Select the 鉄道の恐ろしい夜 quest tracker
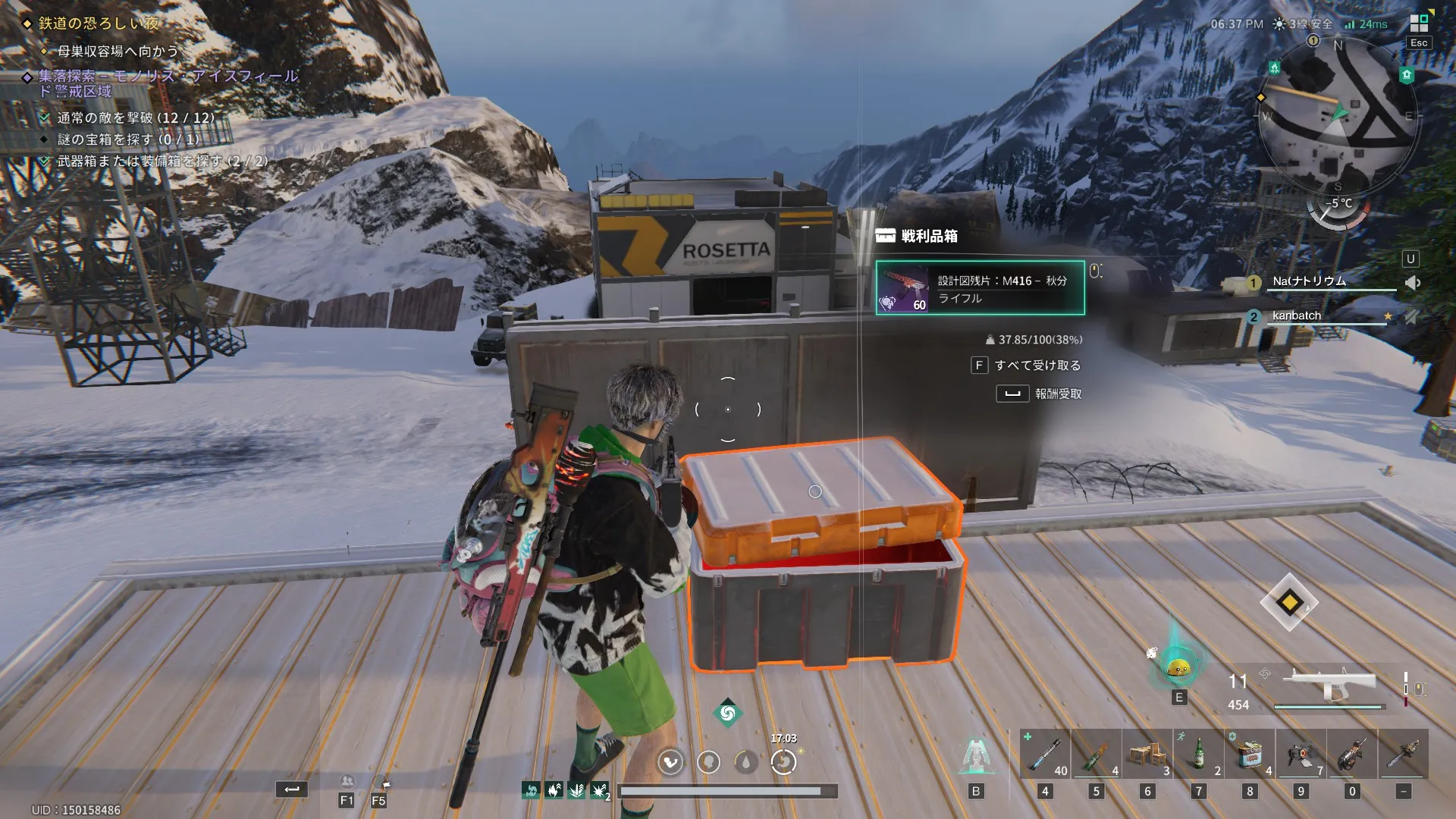The width and height of the screenshot is (1456, 819). 99,24
